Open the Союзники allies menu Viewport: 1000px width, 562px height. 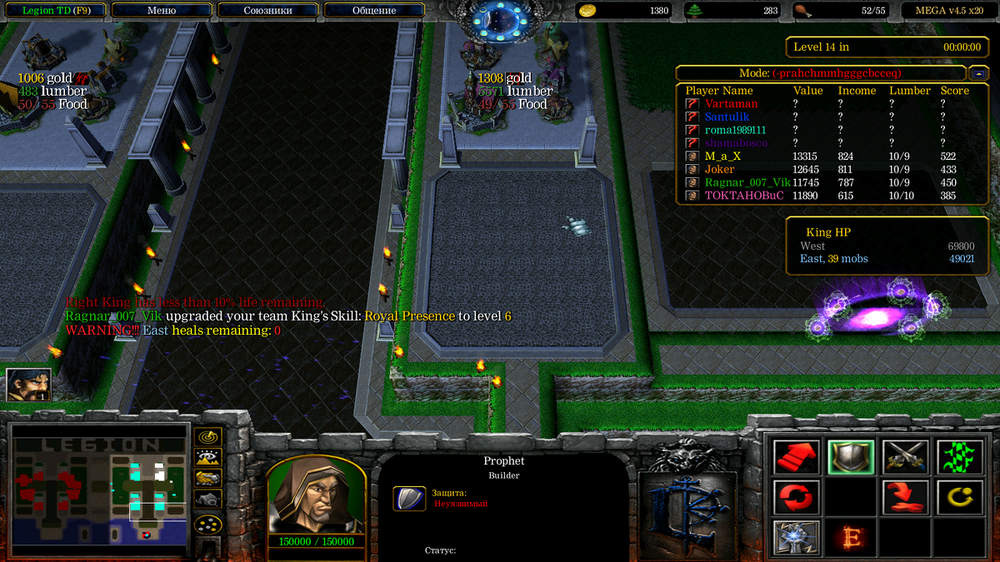coord(266,10)
